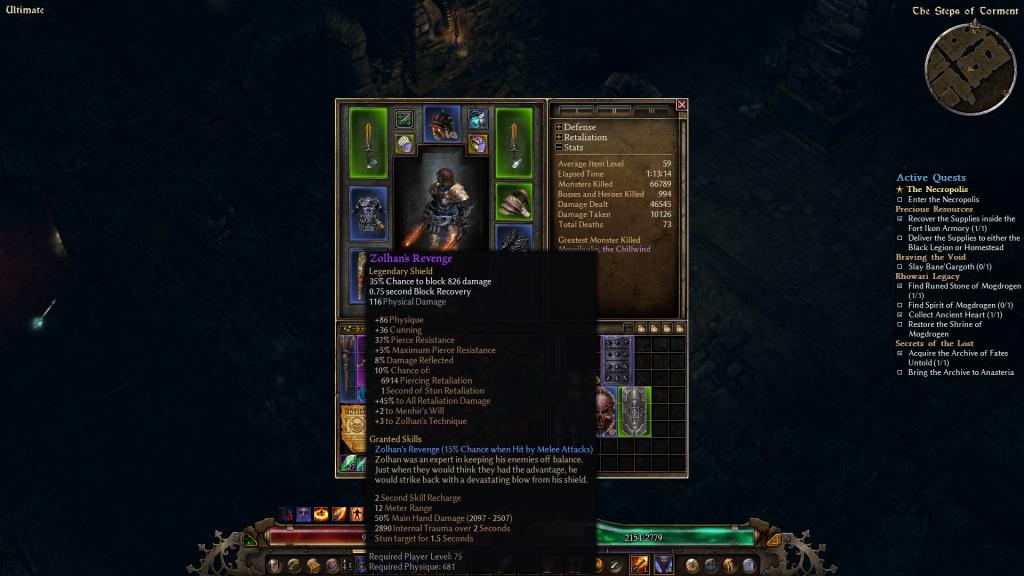Select the green-bordered shield in inventory
Image resolution: width=1024 pixels, height=576 pixels.
pos(634,412)
